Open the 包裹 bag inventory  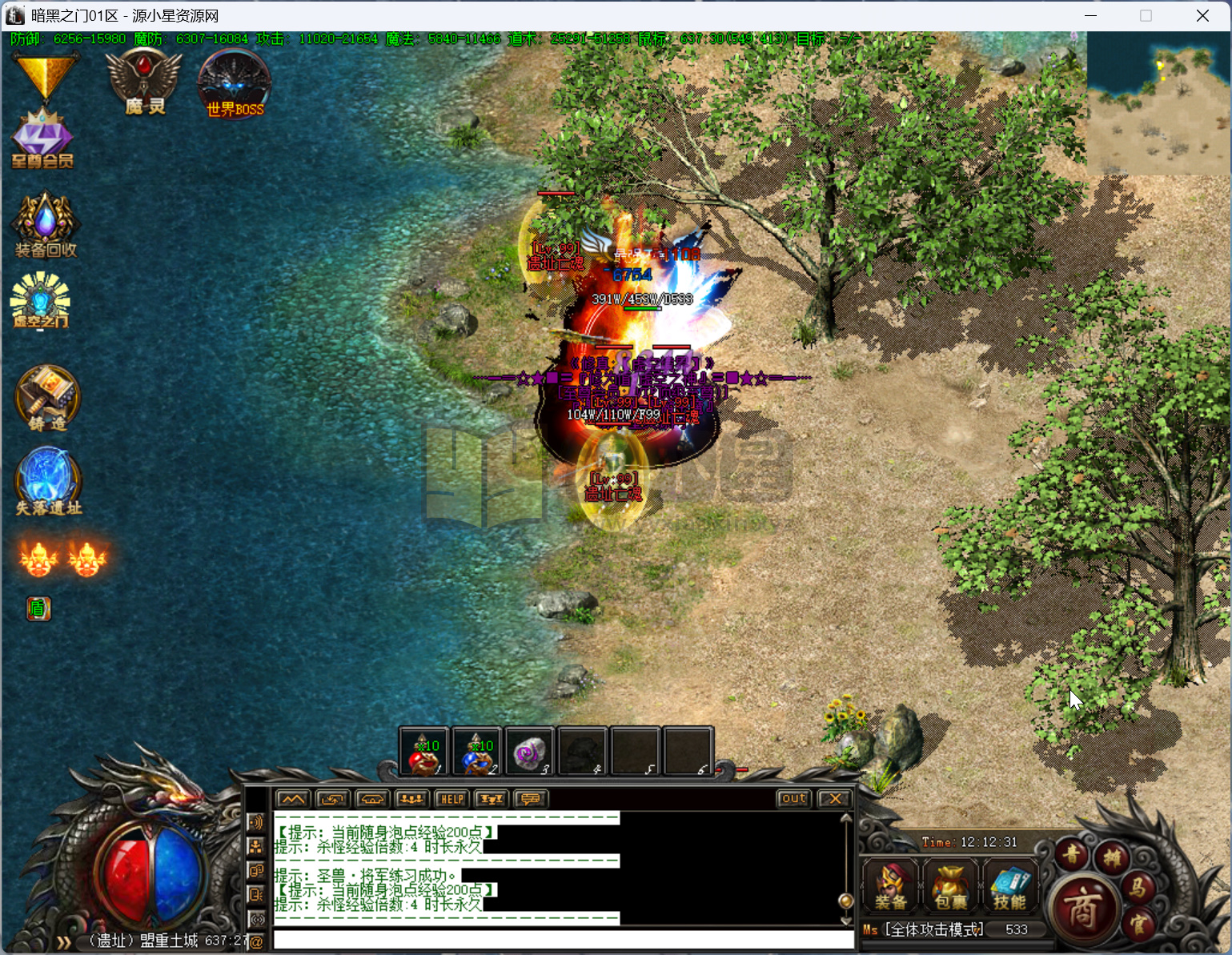[950, 887]
